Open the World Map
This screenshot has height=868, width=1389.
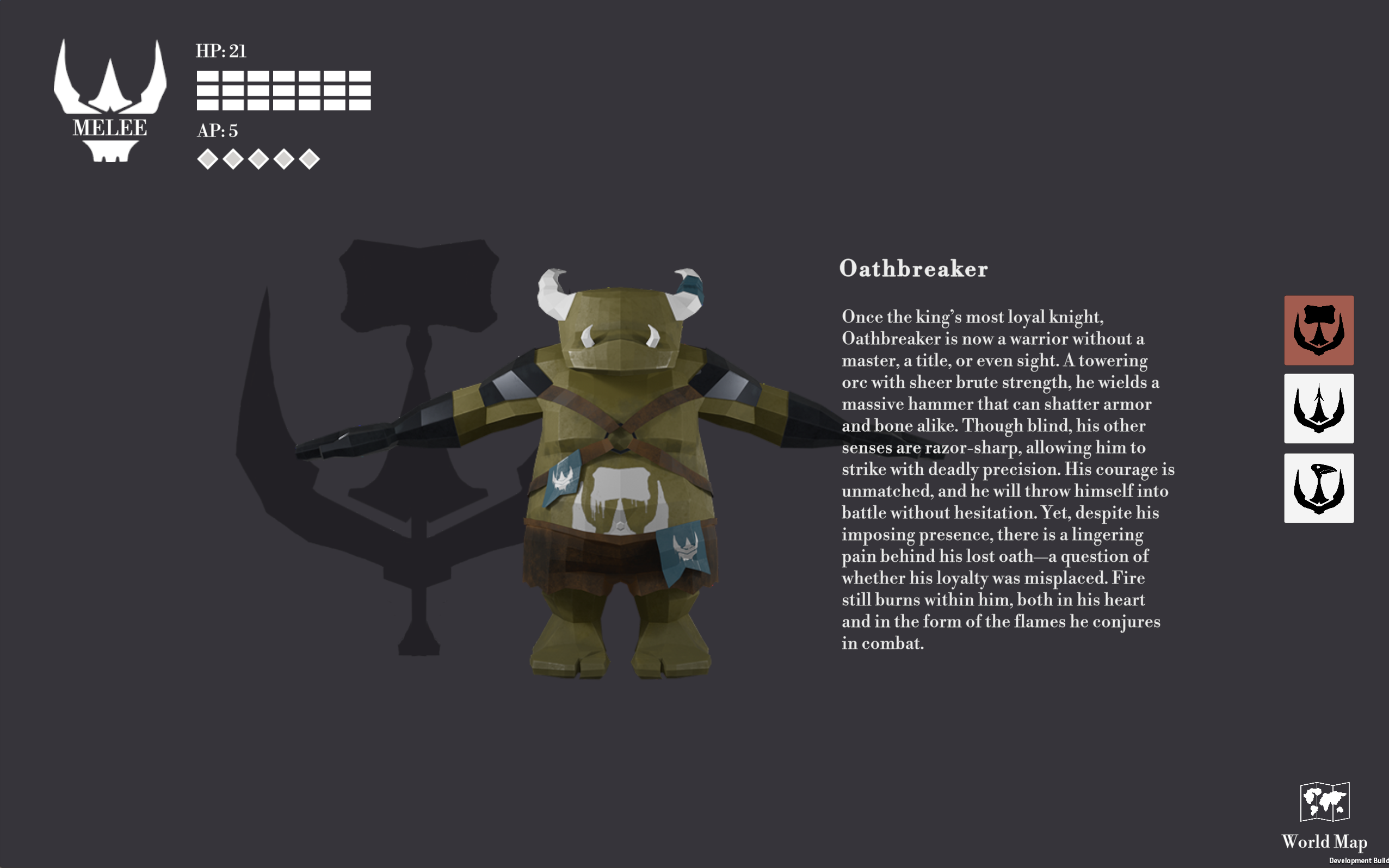coord(1324,815)
